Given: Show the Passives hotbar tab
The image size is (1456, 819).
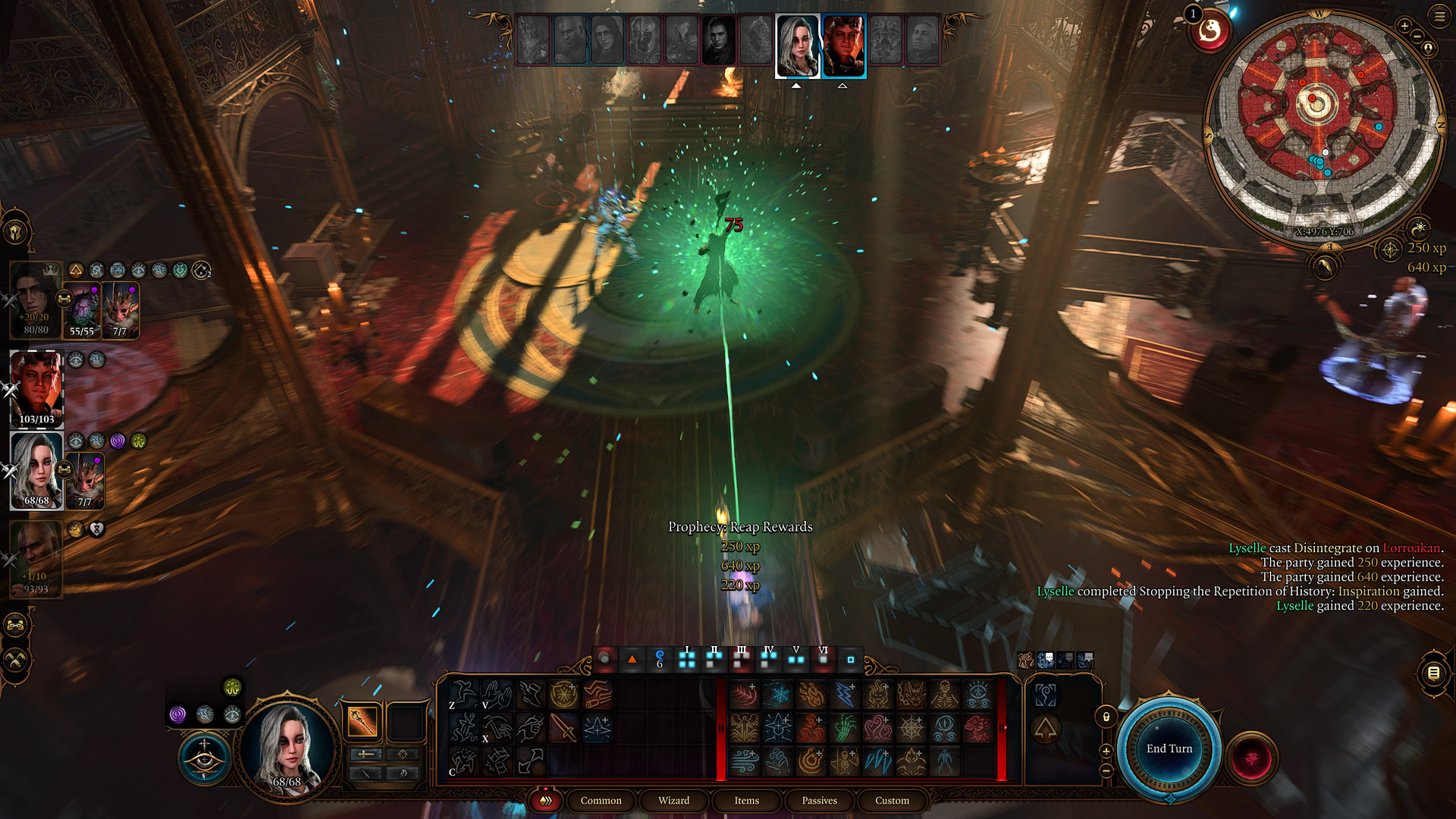Looking at the screenshot, I should (x=819, y=800).
